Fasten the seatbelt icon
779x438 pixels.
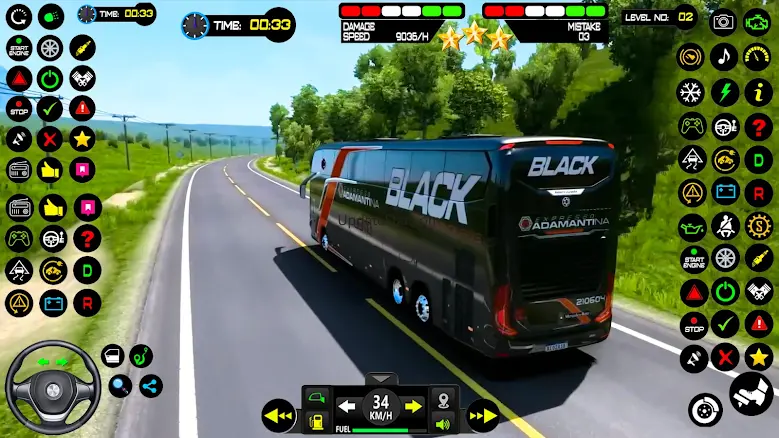tap(726, 225)
